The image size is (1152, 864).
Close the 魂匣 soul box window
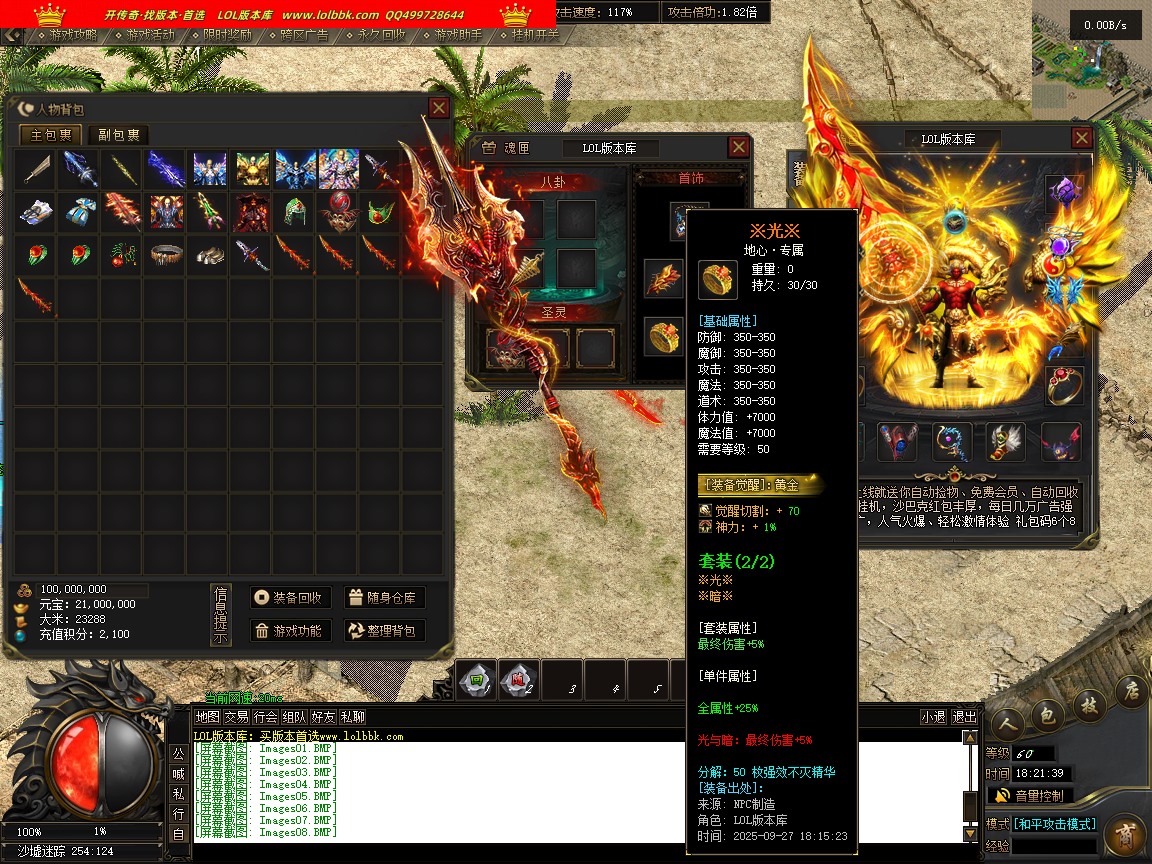(x=738, y=148)
